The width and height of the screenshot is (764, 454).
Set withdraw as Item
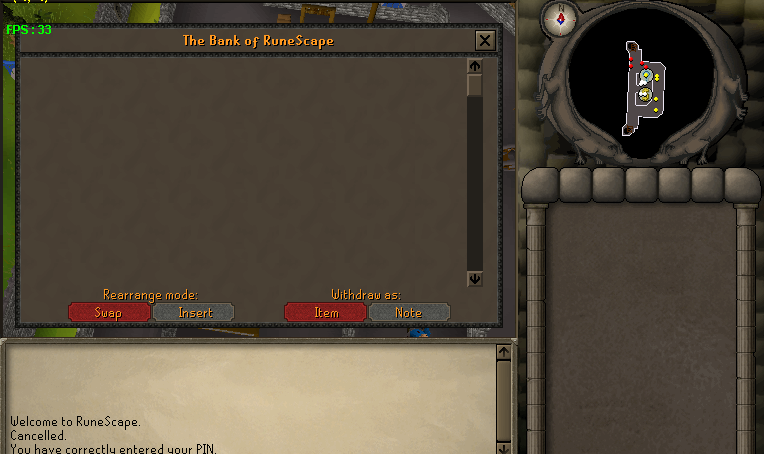326,313
